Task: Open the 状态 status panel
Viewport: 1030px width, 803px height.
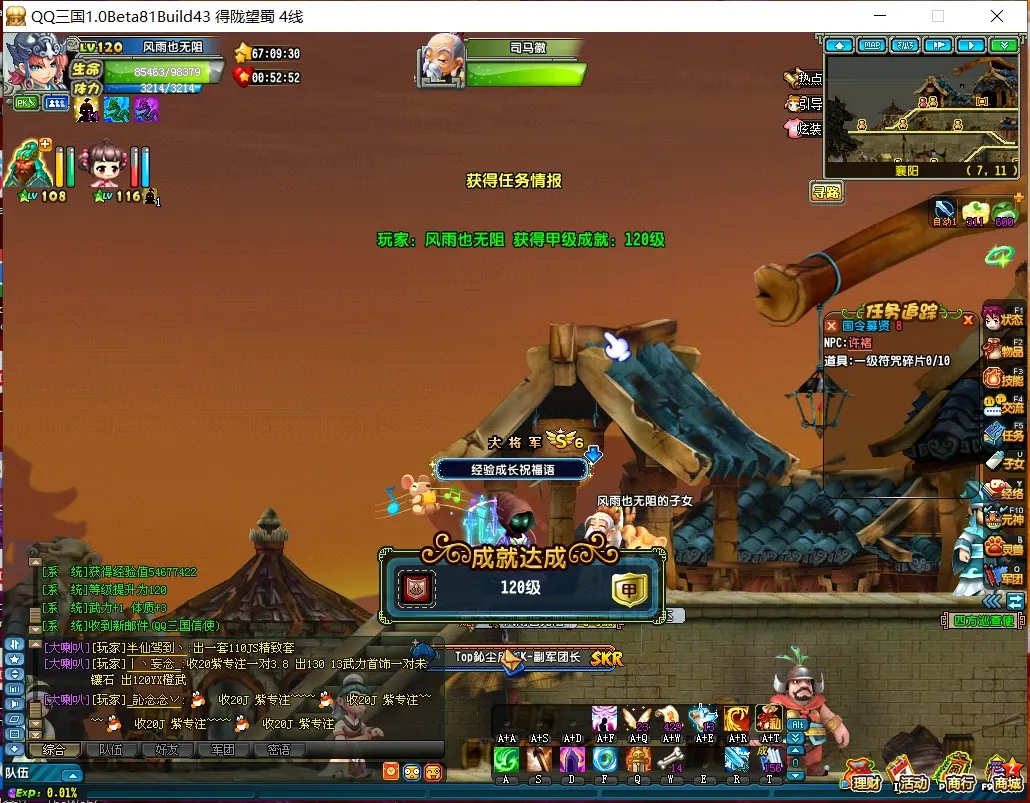Action: [x=1003, y=318]
